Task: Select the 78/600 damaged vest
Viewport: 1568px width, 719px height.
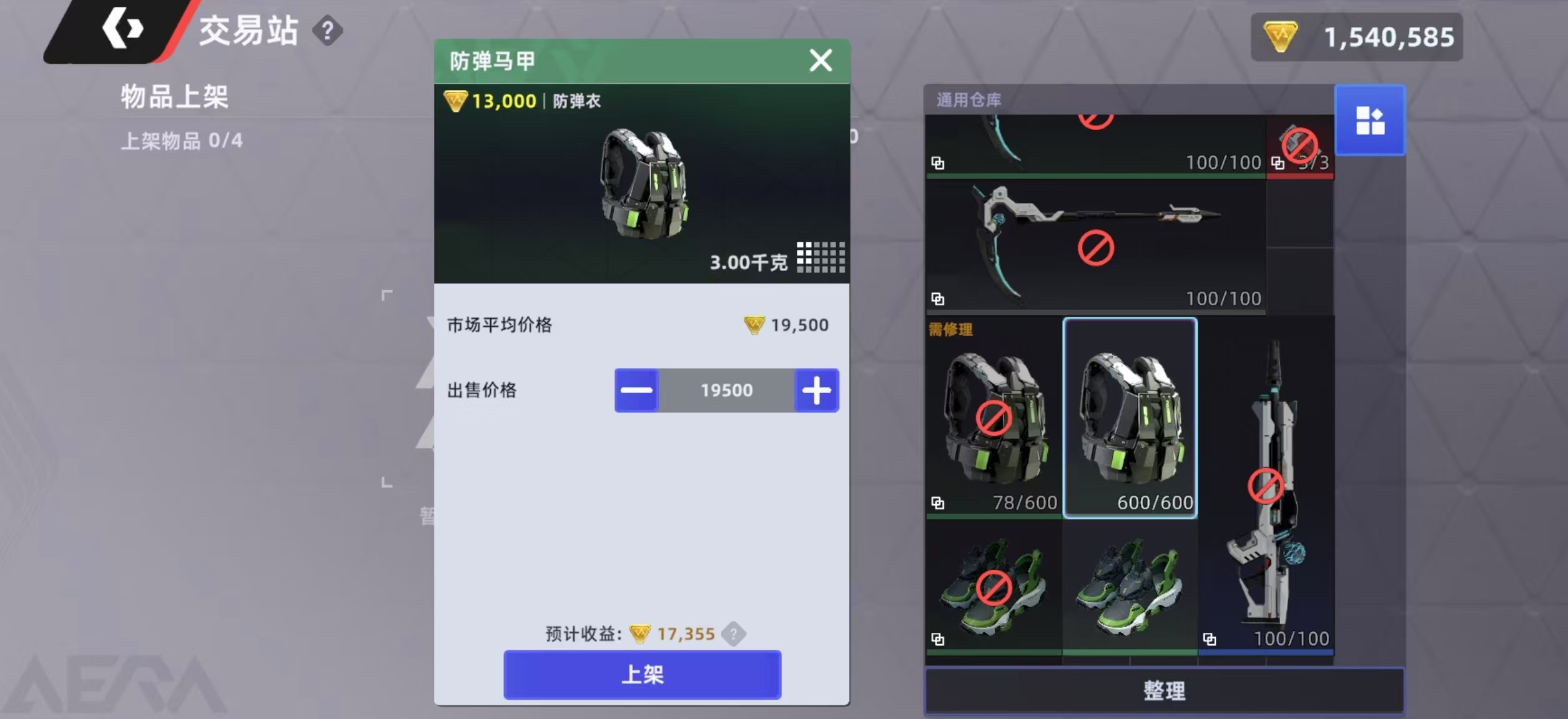Action: pos(996,419)
